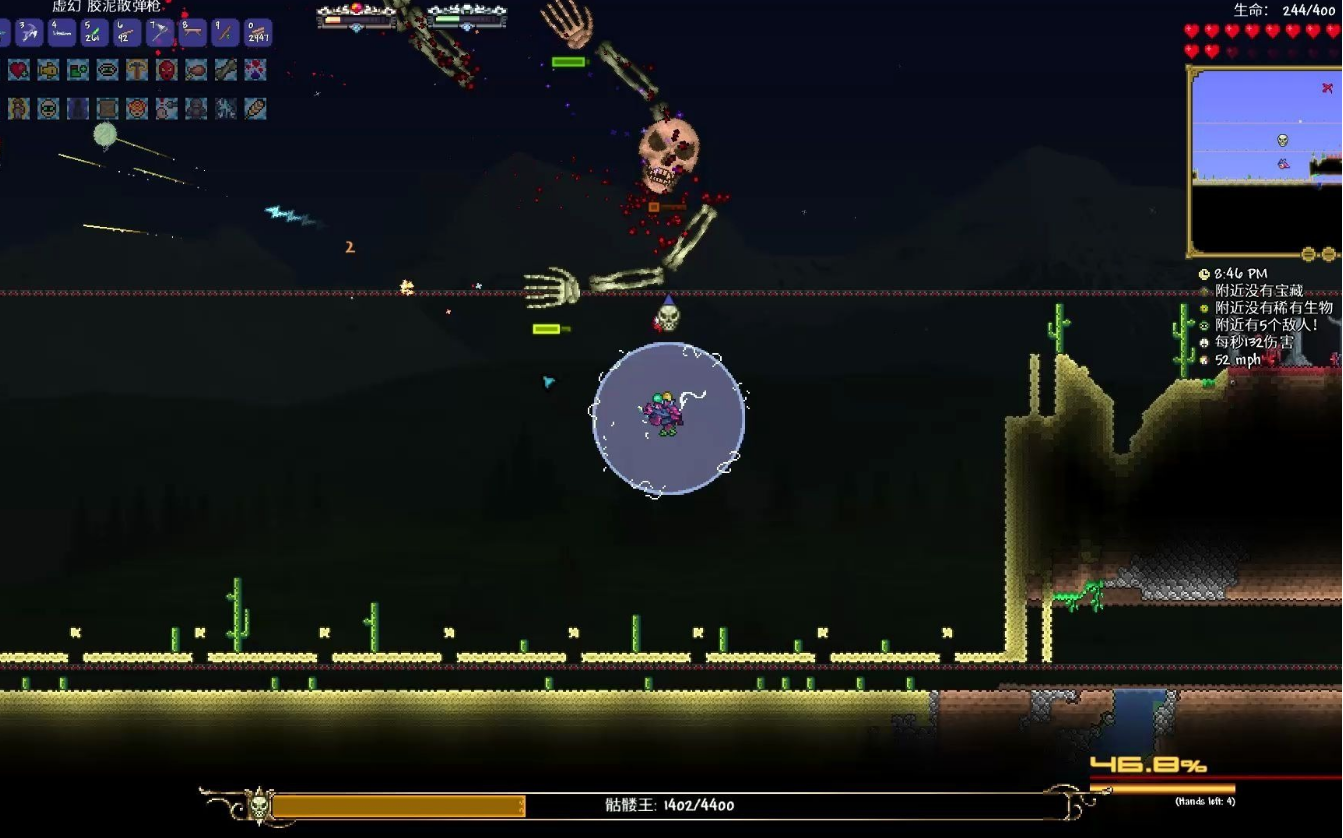
Task: Click the teddy bear buff icon
Action: (x=18, y=107)
